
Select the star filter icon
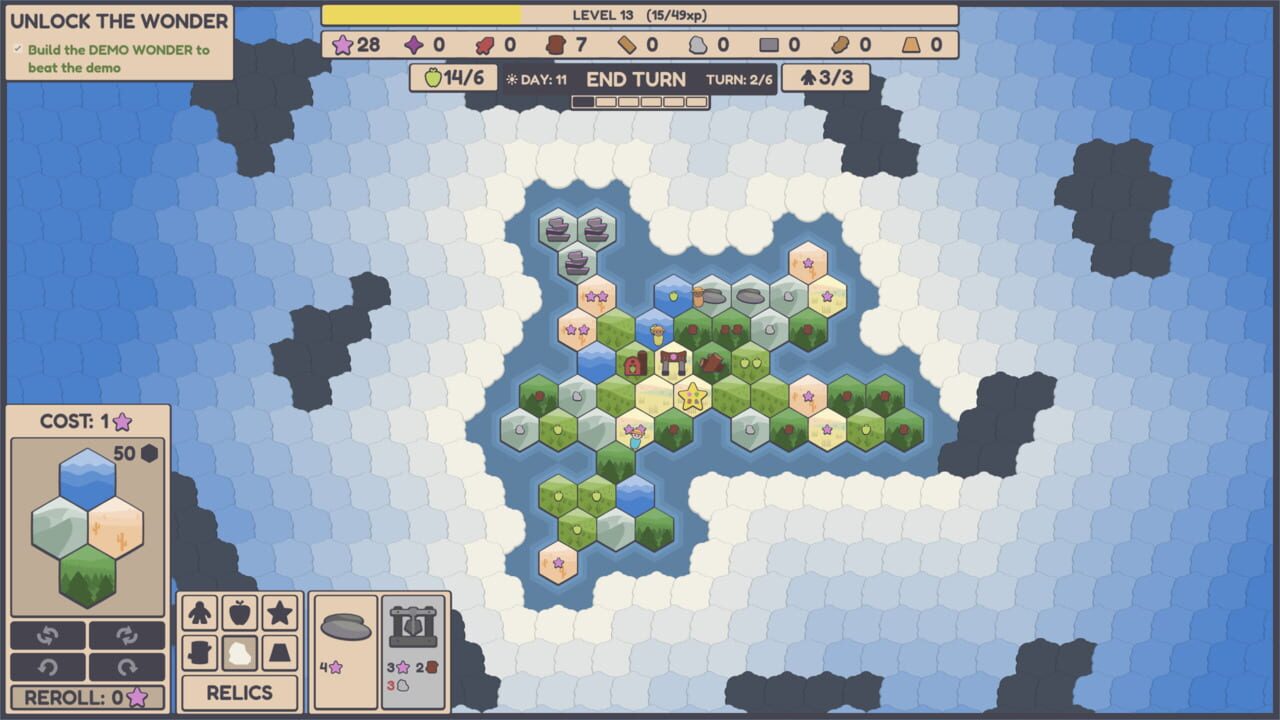[x=279, y=612]
